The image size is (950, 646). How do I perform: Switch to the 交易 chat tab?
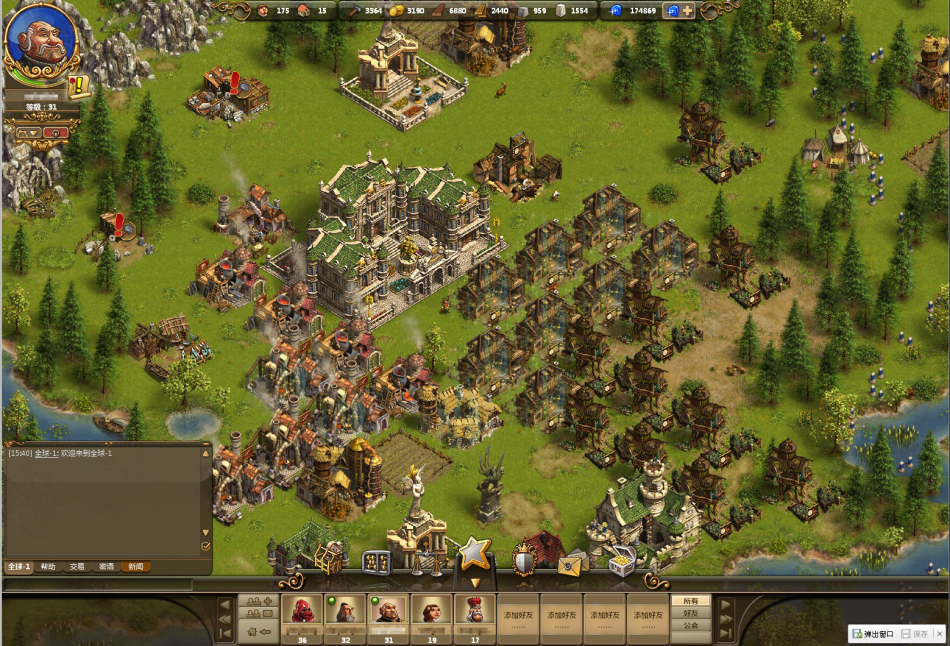pyautogui.click(x=77, y=567)
